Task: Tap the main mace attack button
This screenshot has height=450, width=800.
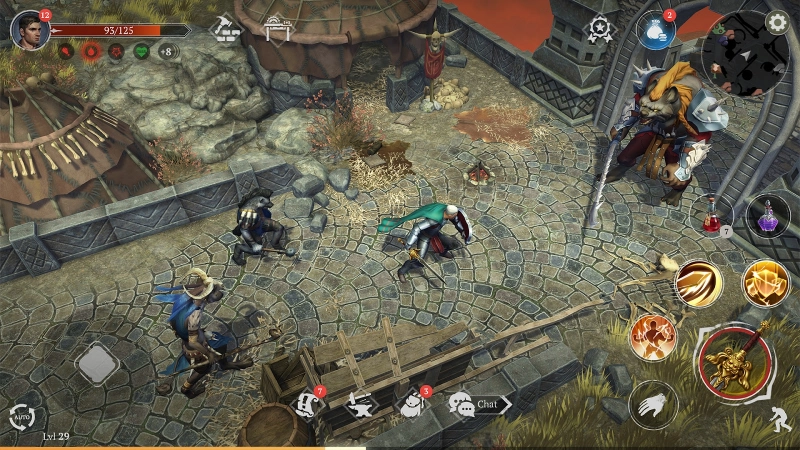Action: click(x=736, y=360)
